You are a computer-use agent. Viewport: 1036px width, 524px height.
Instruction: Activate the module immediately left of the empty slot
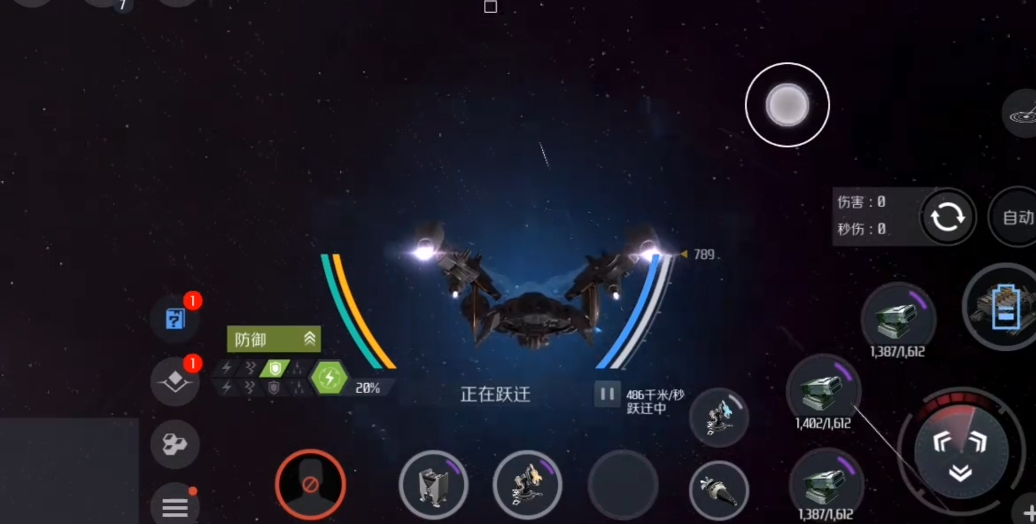point(527,485)
